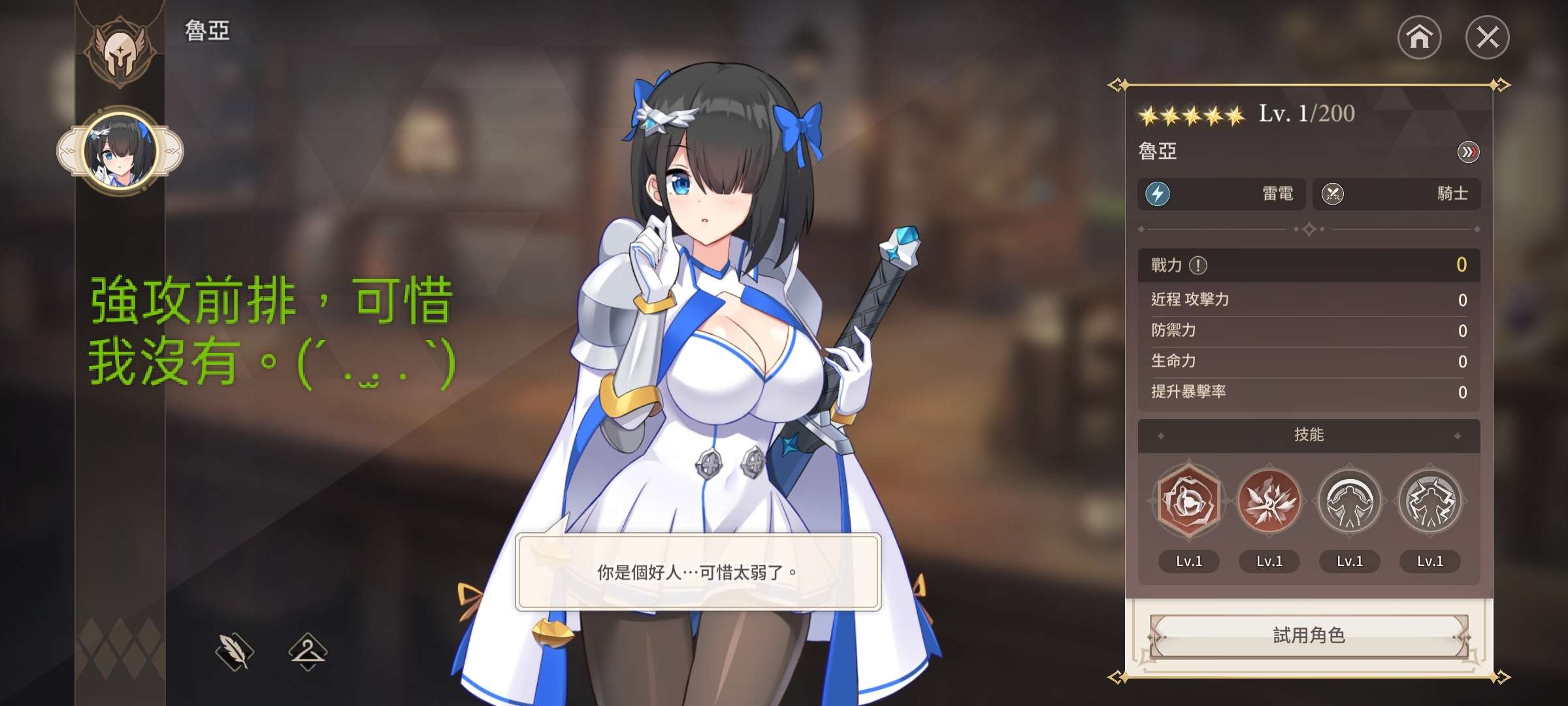
Task: Go to the home screen
Action: pos(1419,37)
